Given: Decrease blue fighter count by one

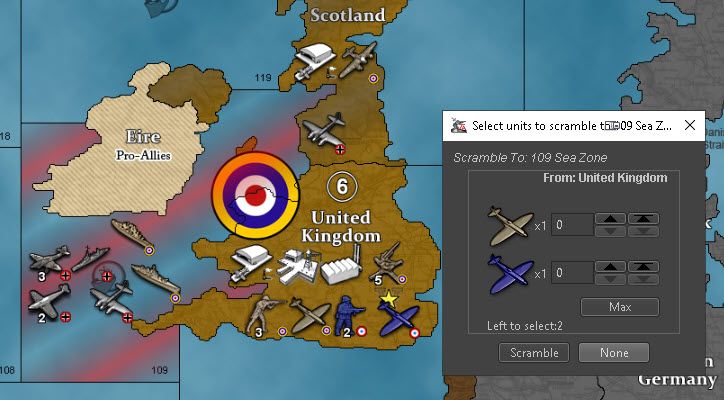Looking at the screenshot, I should click(609, 278).
